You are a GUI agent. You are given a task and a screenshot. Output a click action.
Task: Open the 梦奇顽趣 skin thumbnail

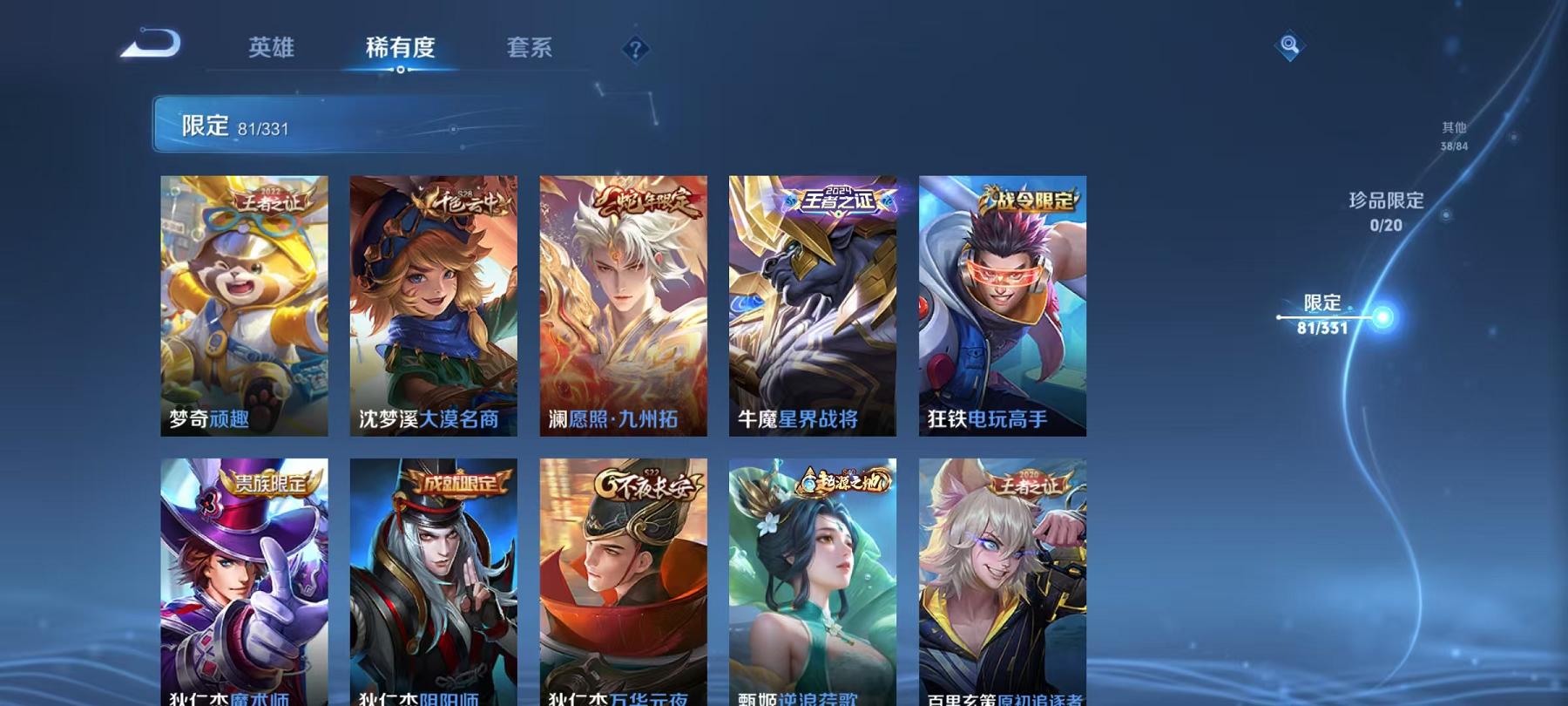[x=247, y=305]
